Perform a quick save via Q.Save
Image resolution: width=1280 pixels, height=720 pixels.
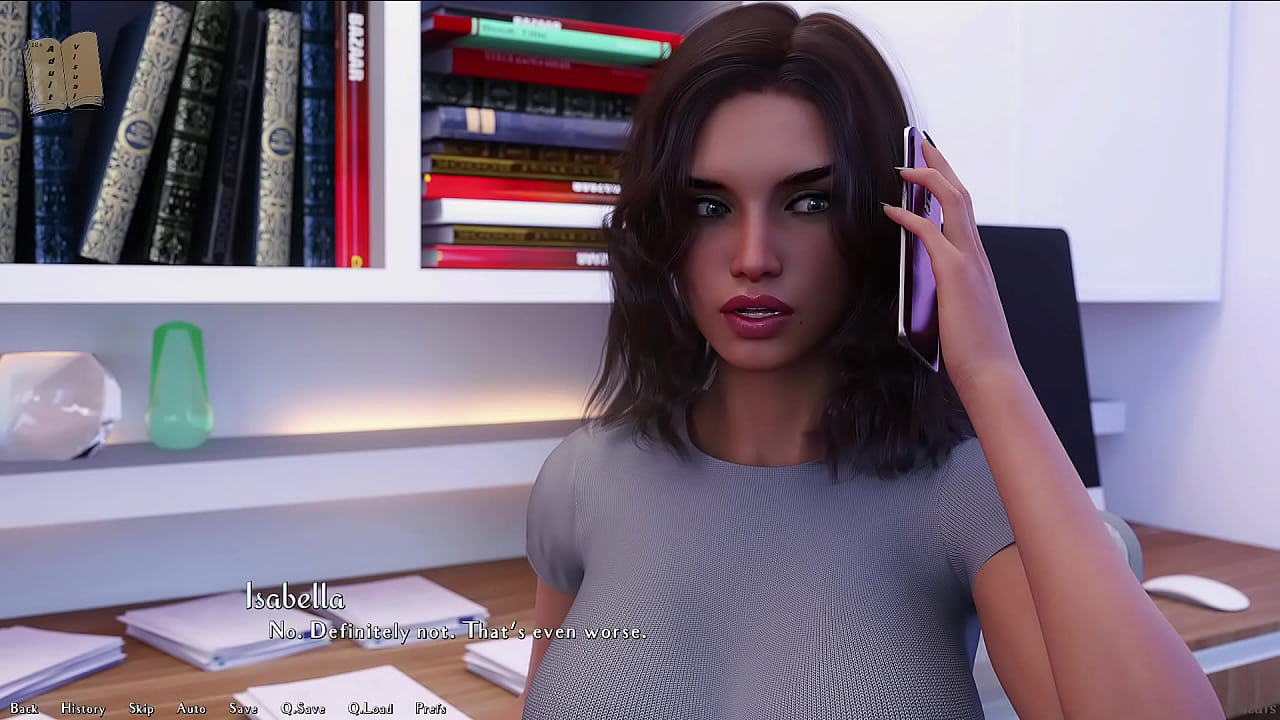(x=305, y=708)
